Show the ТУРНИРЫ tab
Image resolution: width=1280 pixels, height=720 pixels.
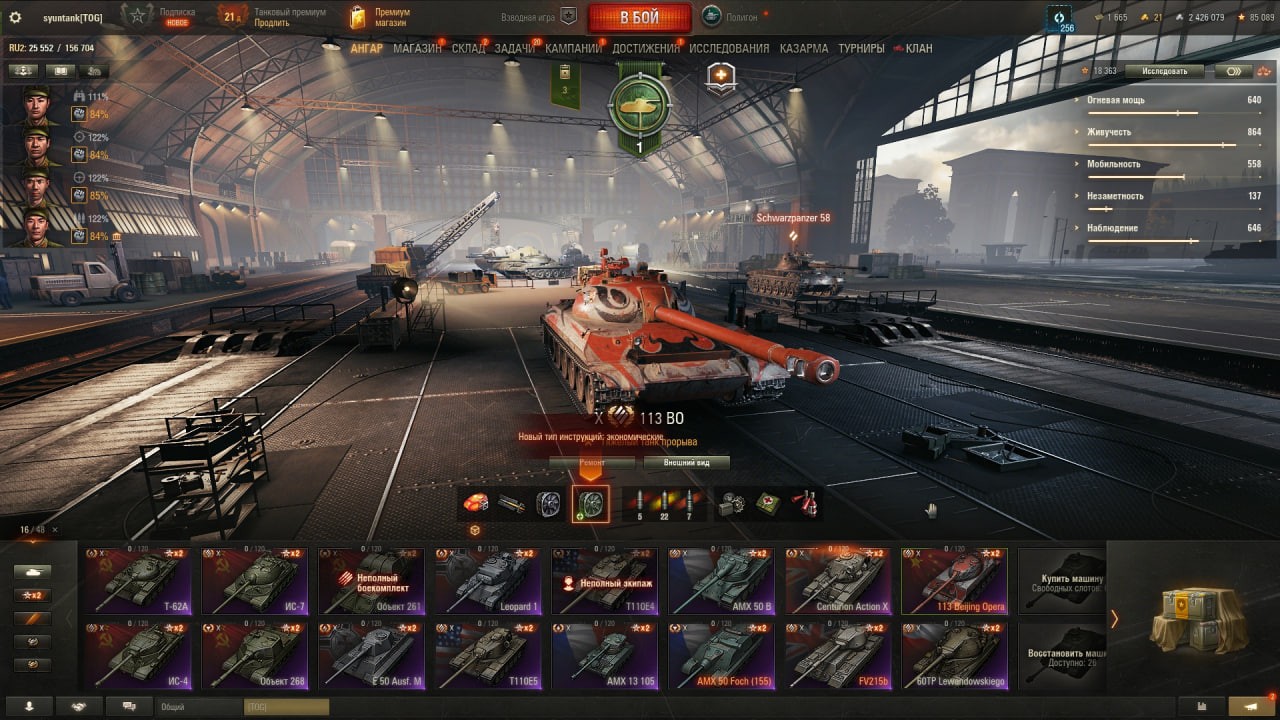(x=861, y=48)
